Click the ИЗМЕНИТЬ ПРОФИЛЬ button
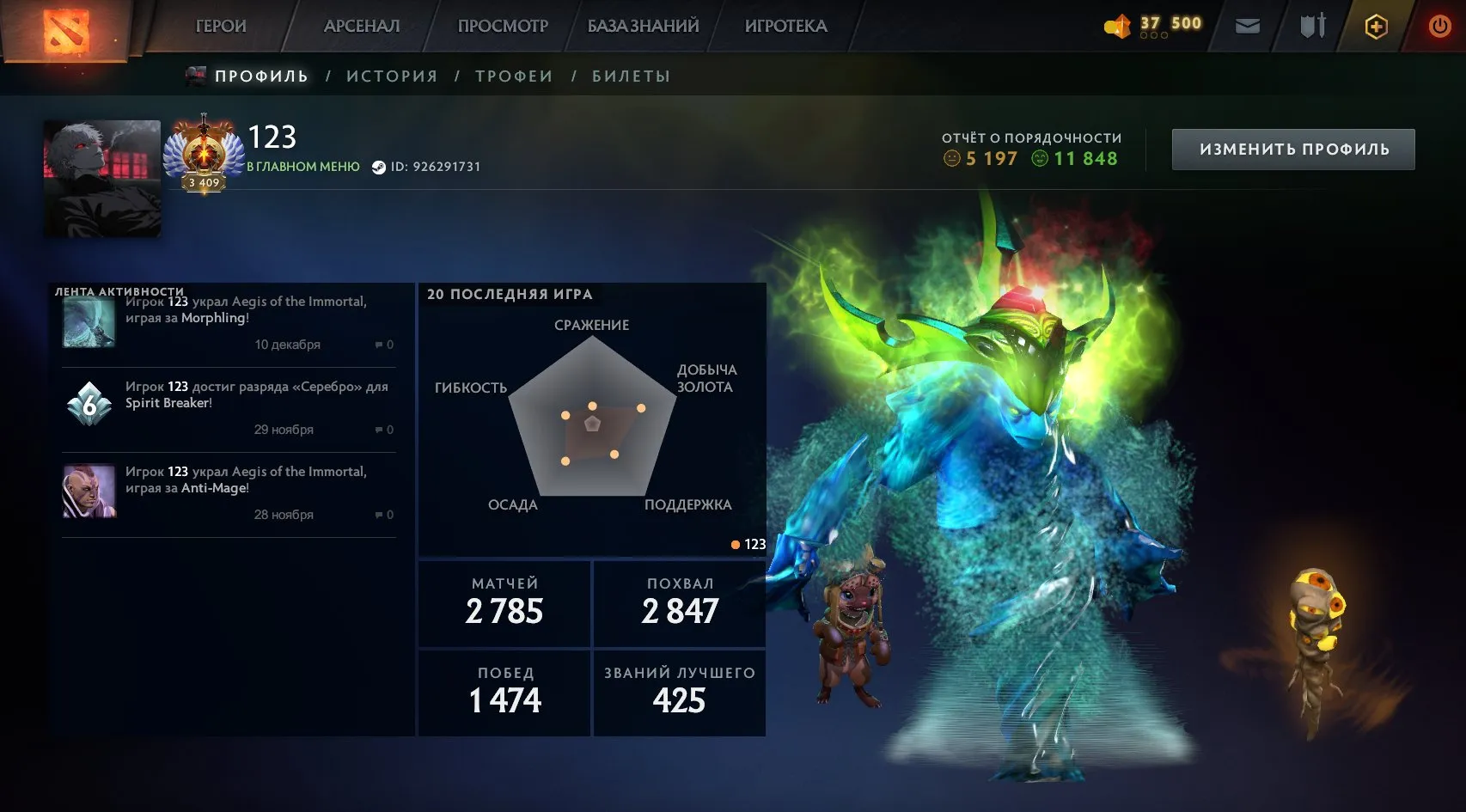The height and width of the screenshot is (812, 1466). coord(1292,148)
